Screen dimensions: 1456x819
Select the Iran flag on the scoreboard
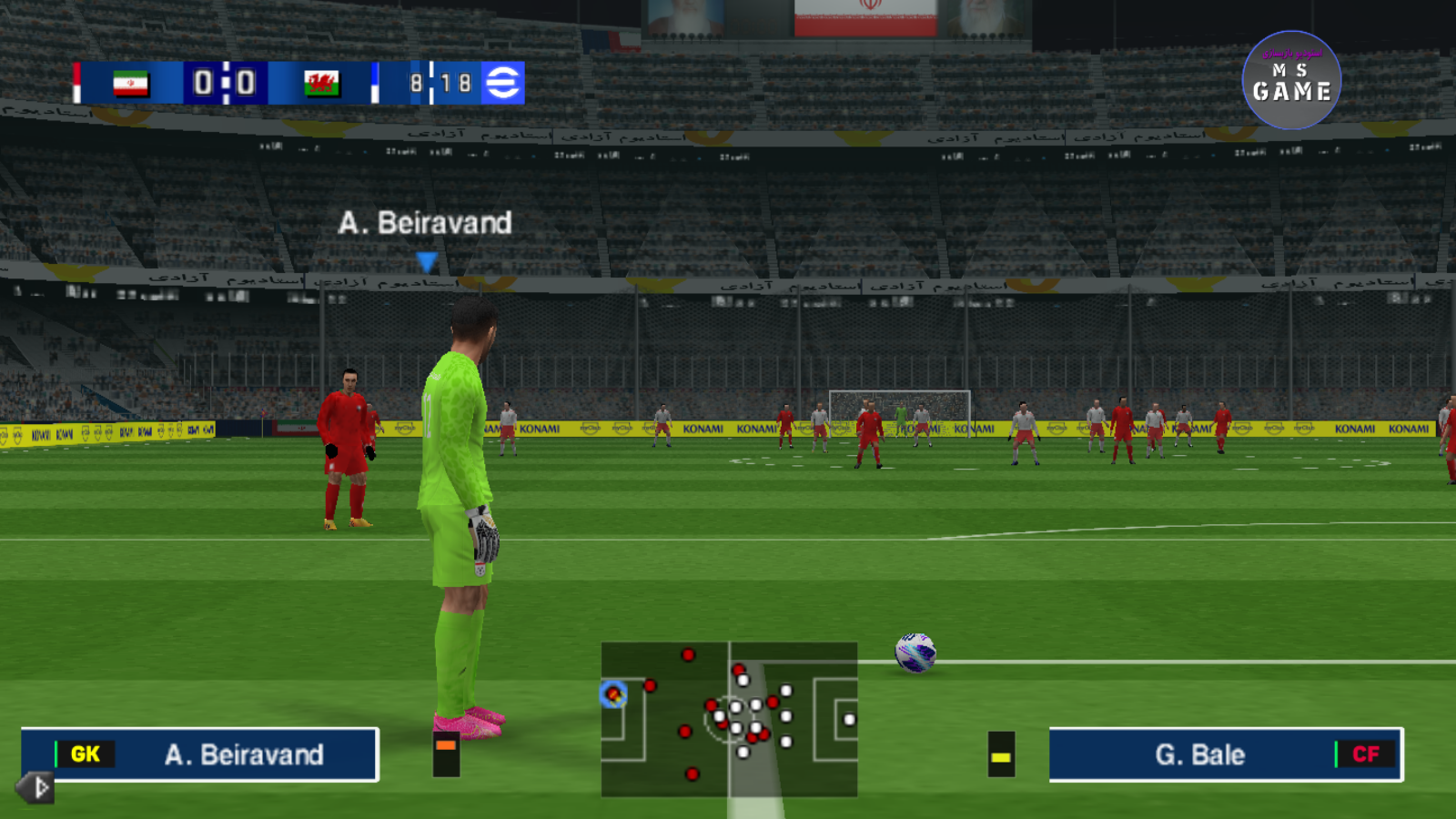132,82
